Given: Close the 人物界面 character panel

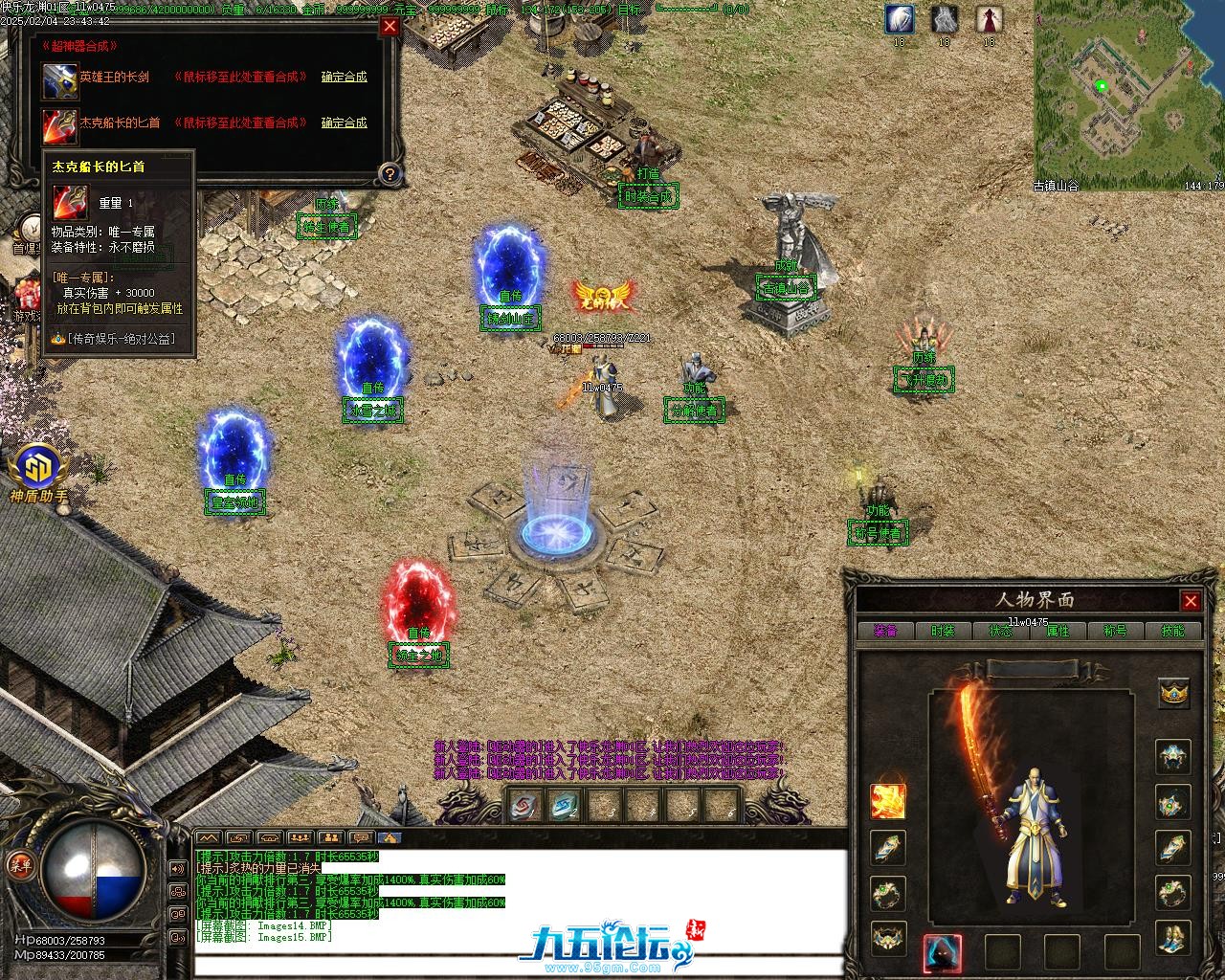Looking at the screenshot, I should pyautogui.click(x=1191, y=600).
